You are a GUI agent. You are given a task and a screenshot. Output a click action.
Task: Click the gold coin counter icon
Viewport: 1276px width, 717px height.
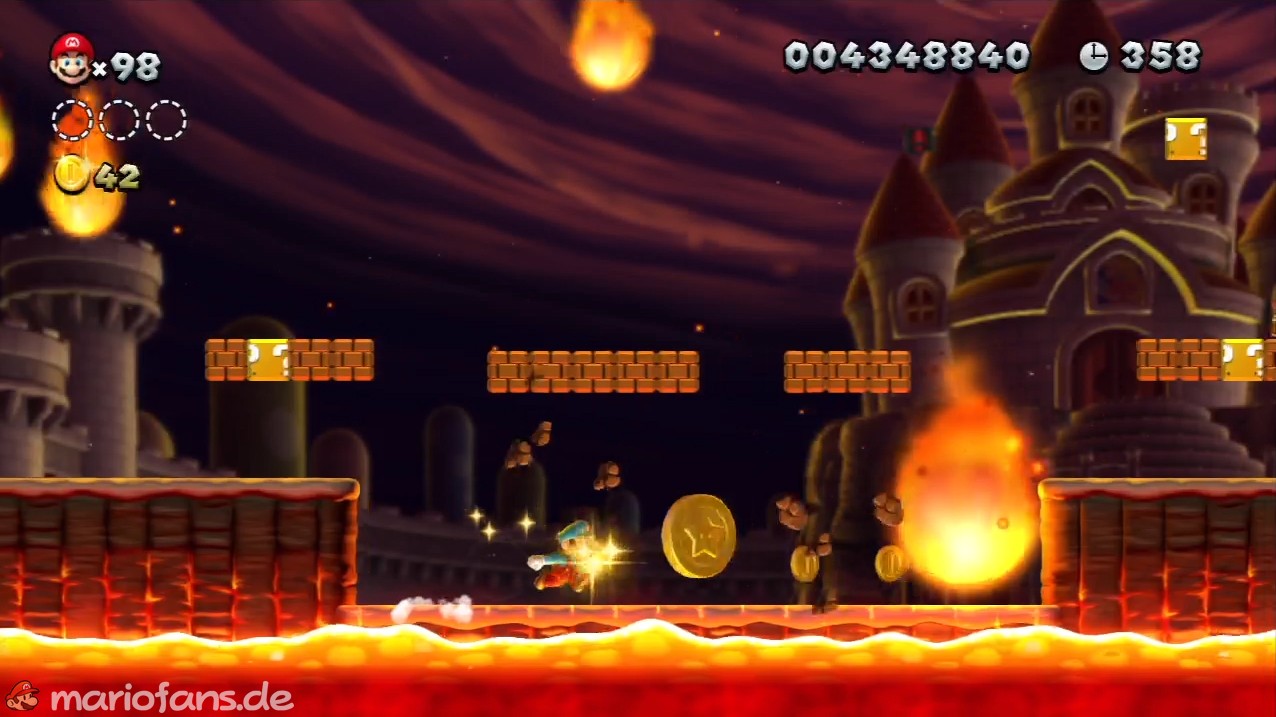tap(71, 174)
